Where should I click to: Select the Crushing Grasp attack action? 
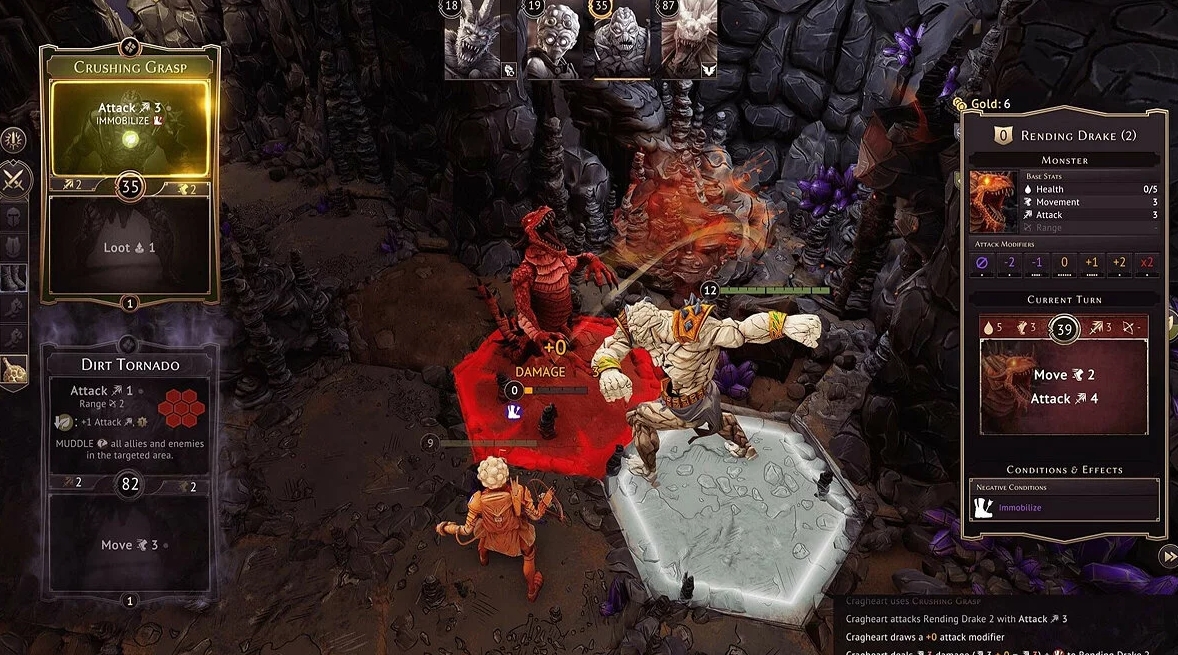point(129,127)
